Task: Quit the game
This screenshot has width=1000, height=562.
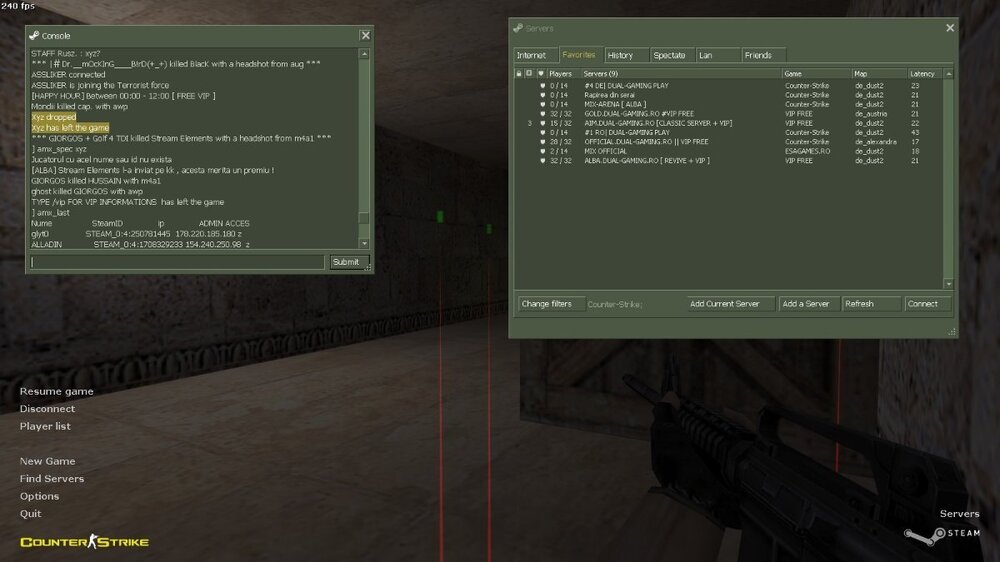Action: [30, 514]
